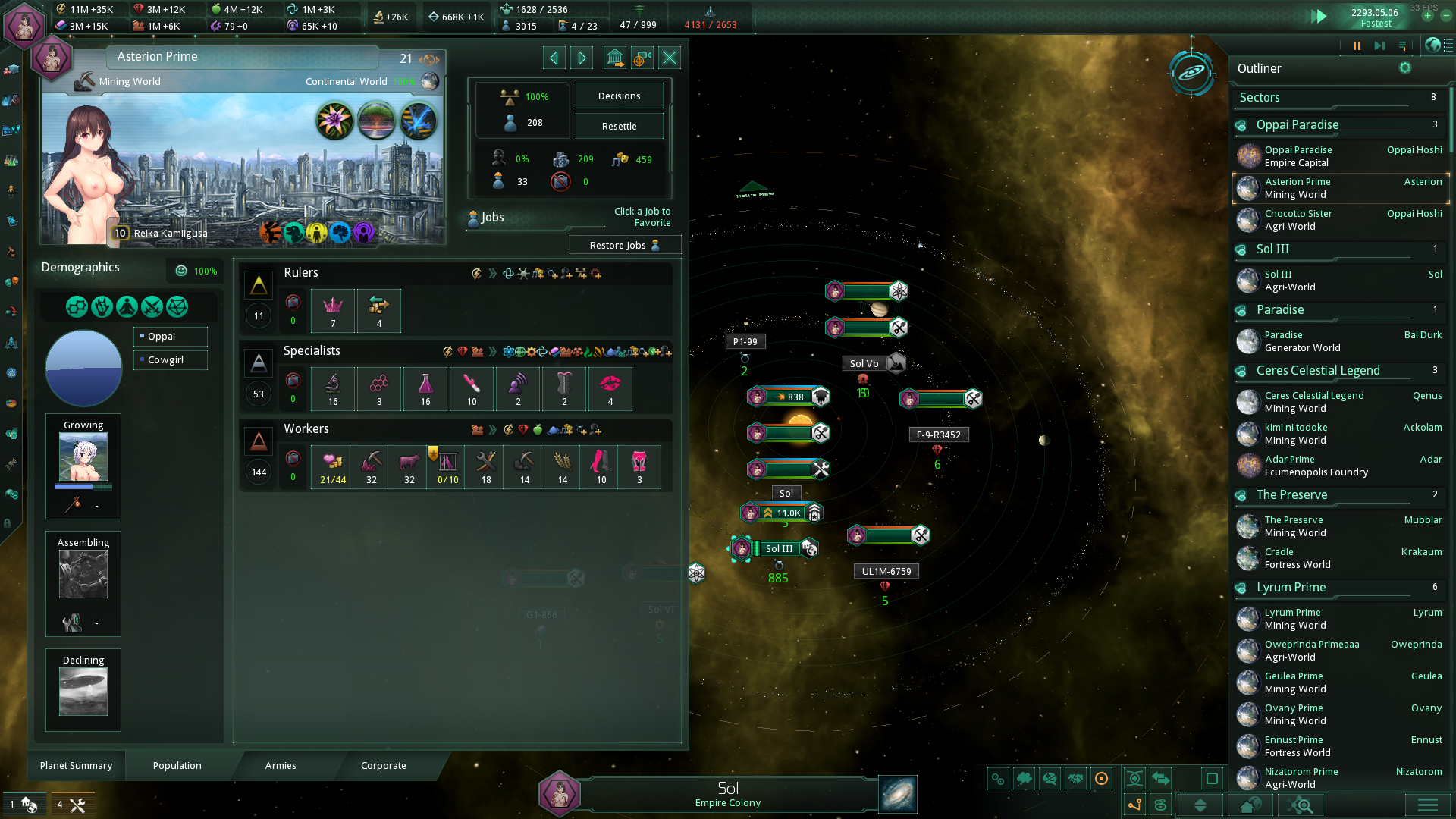
Task: Open the galaxy map view button
Action: click(898, 795)
